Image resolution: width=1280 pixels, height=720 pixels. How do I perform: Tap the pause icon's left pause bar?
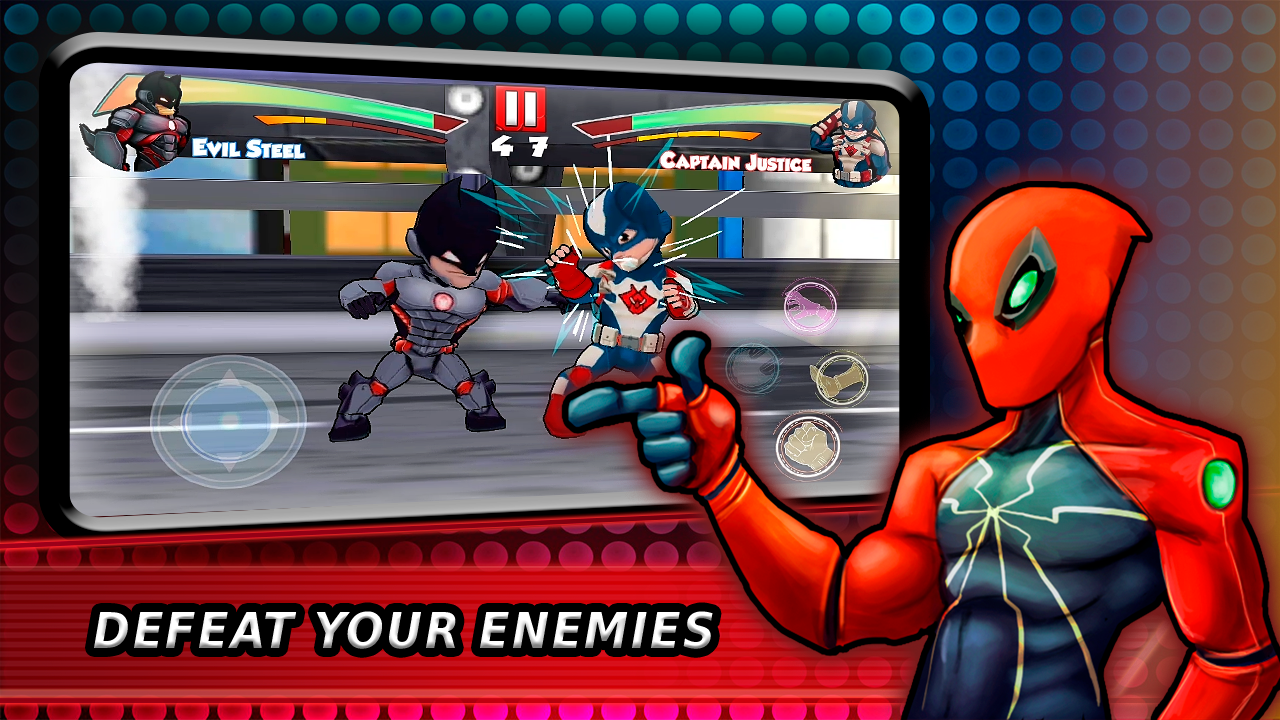click(x=510, y=108)
